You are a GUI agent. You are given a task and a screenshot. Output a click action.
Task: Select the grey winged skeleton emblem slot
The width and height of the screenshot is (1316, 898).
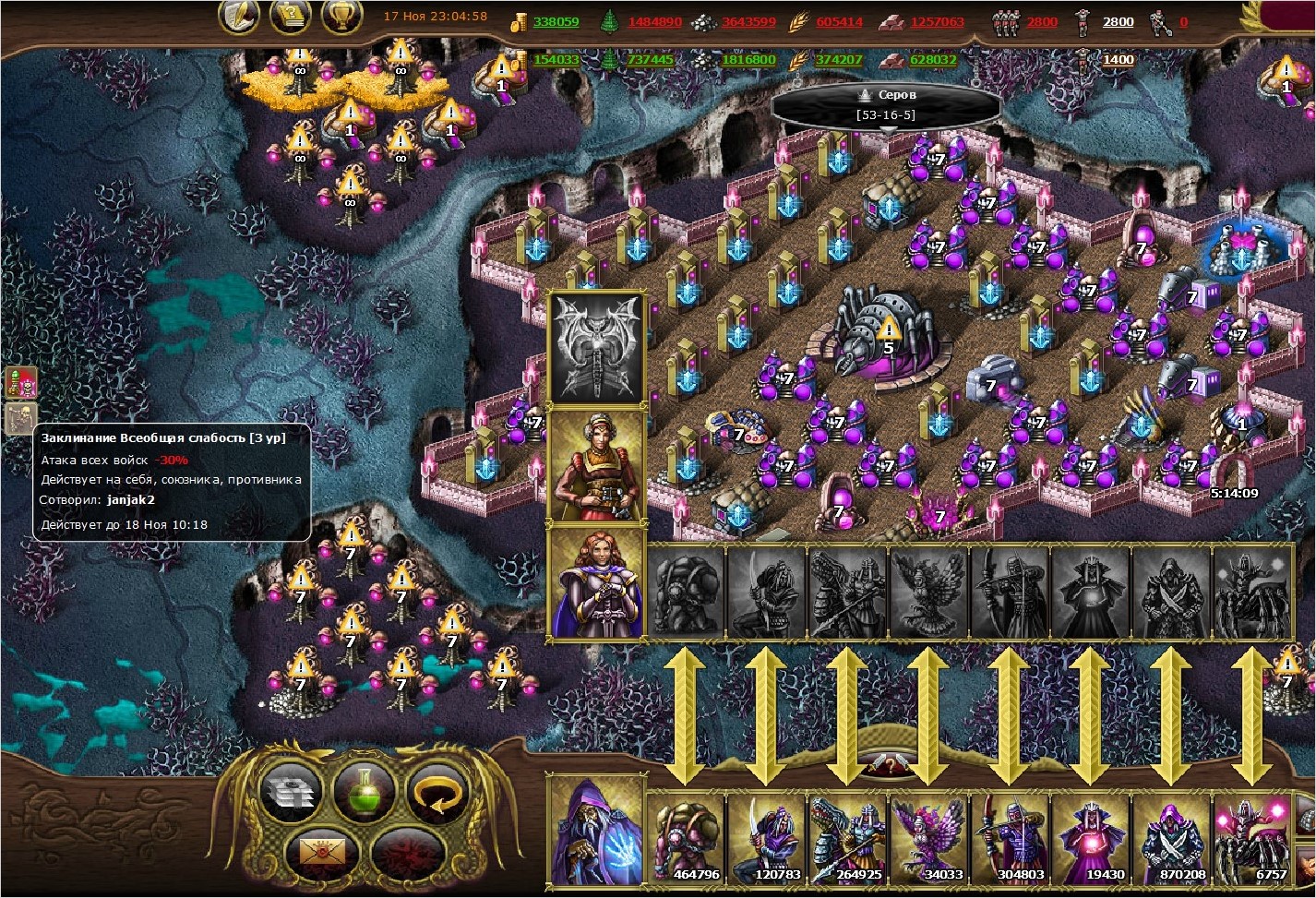coord(596,348)
